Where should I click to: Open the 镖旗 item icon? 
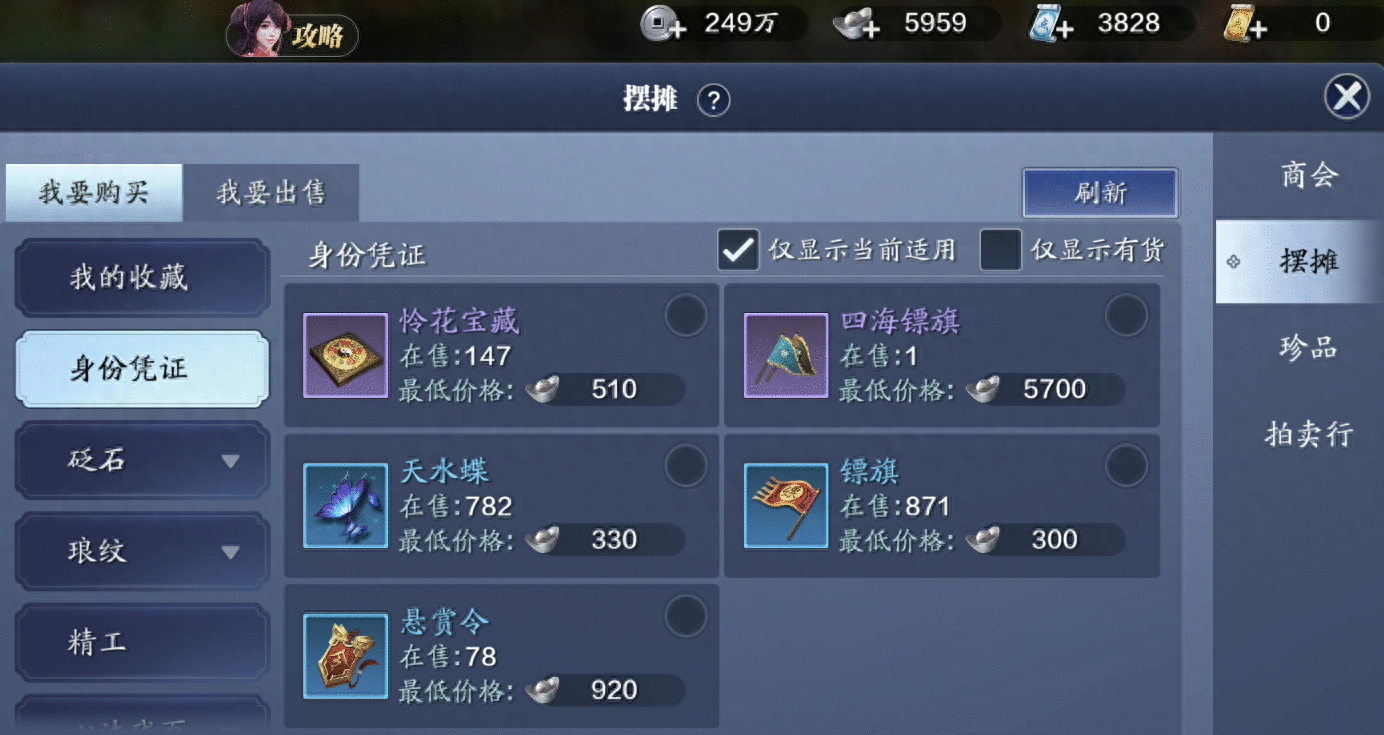pyautogui.click(x=785, y=505)
